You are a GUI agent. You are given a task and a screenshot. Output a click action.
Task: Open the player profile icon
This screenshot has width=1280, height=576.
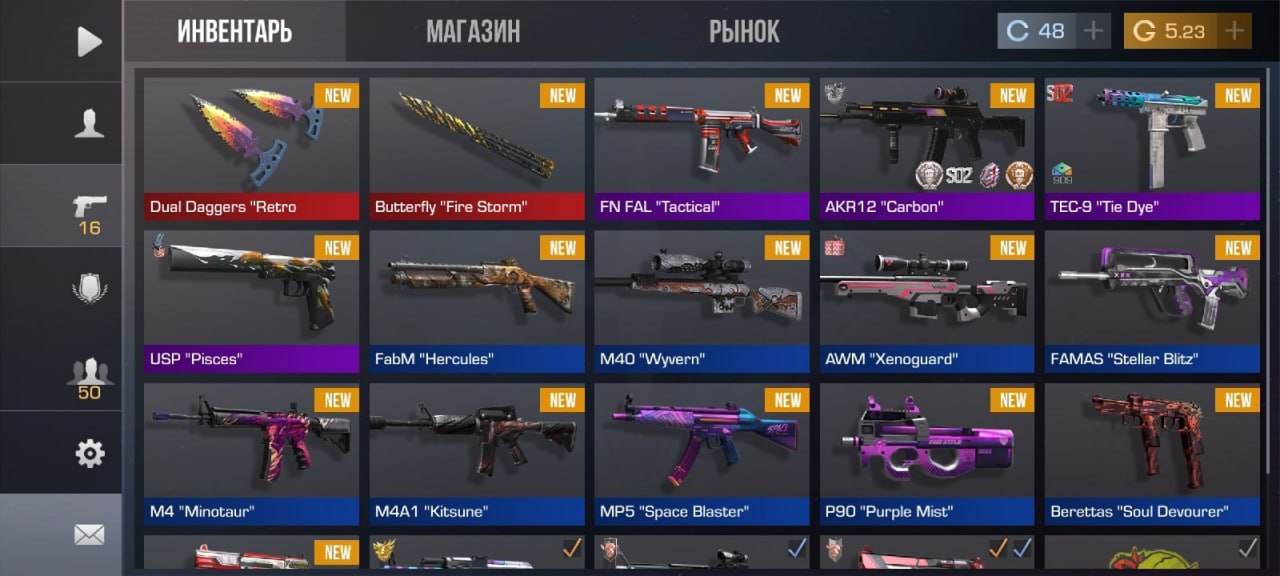(89, 123)
